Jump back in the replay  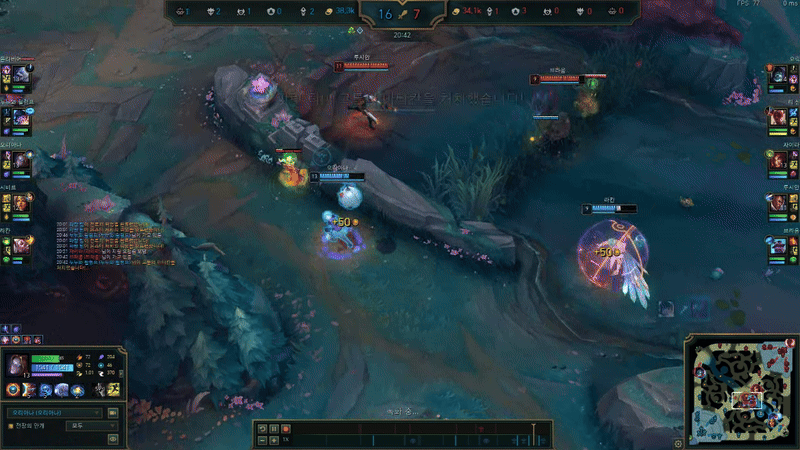262,429
